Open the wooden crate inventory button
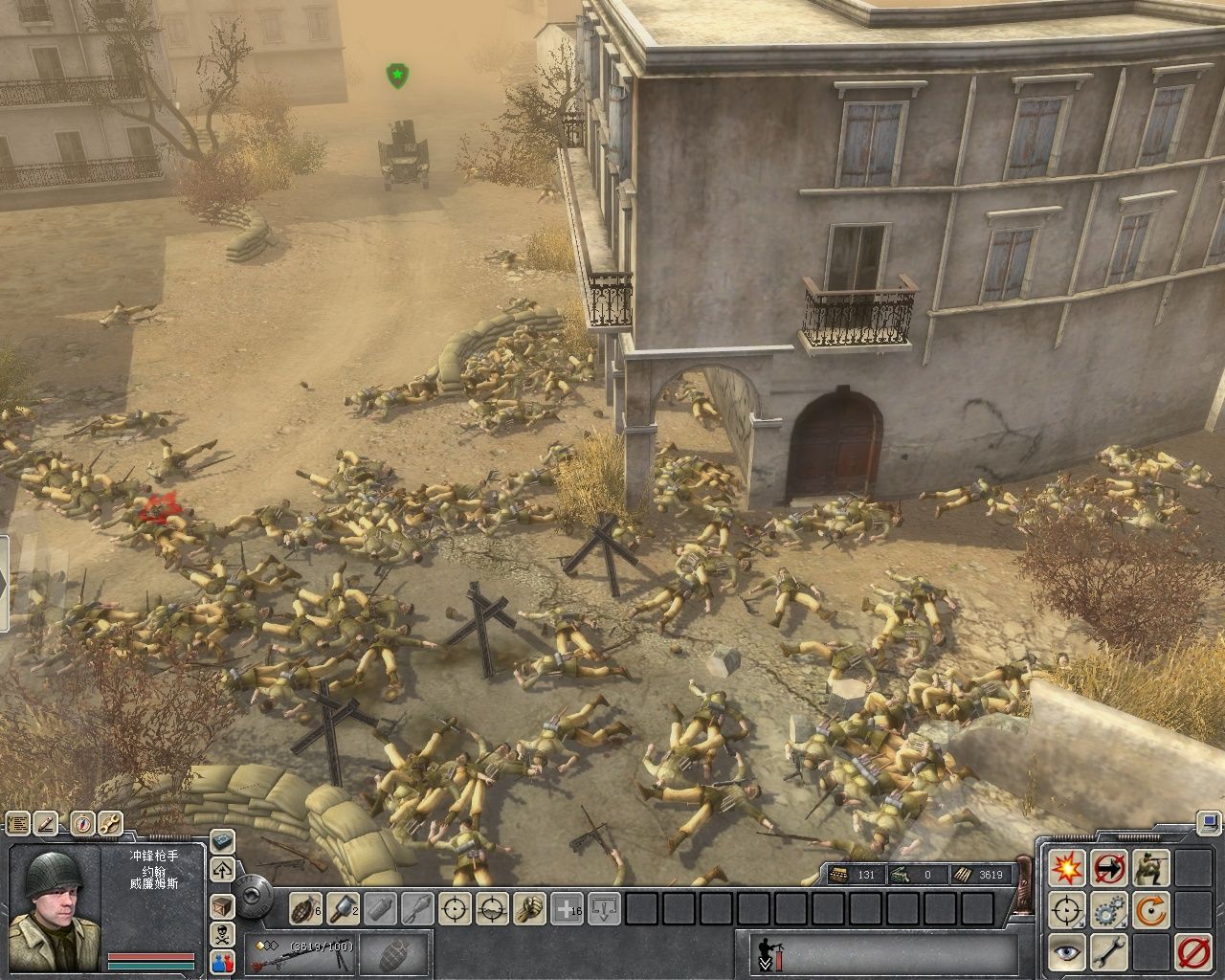The image size is (1225, 980). pyautogui.click(x=222, y=905)
